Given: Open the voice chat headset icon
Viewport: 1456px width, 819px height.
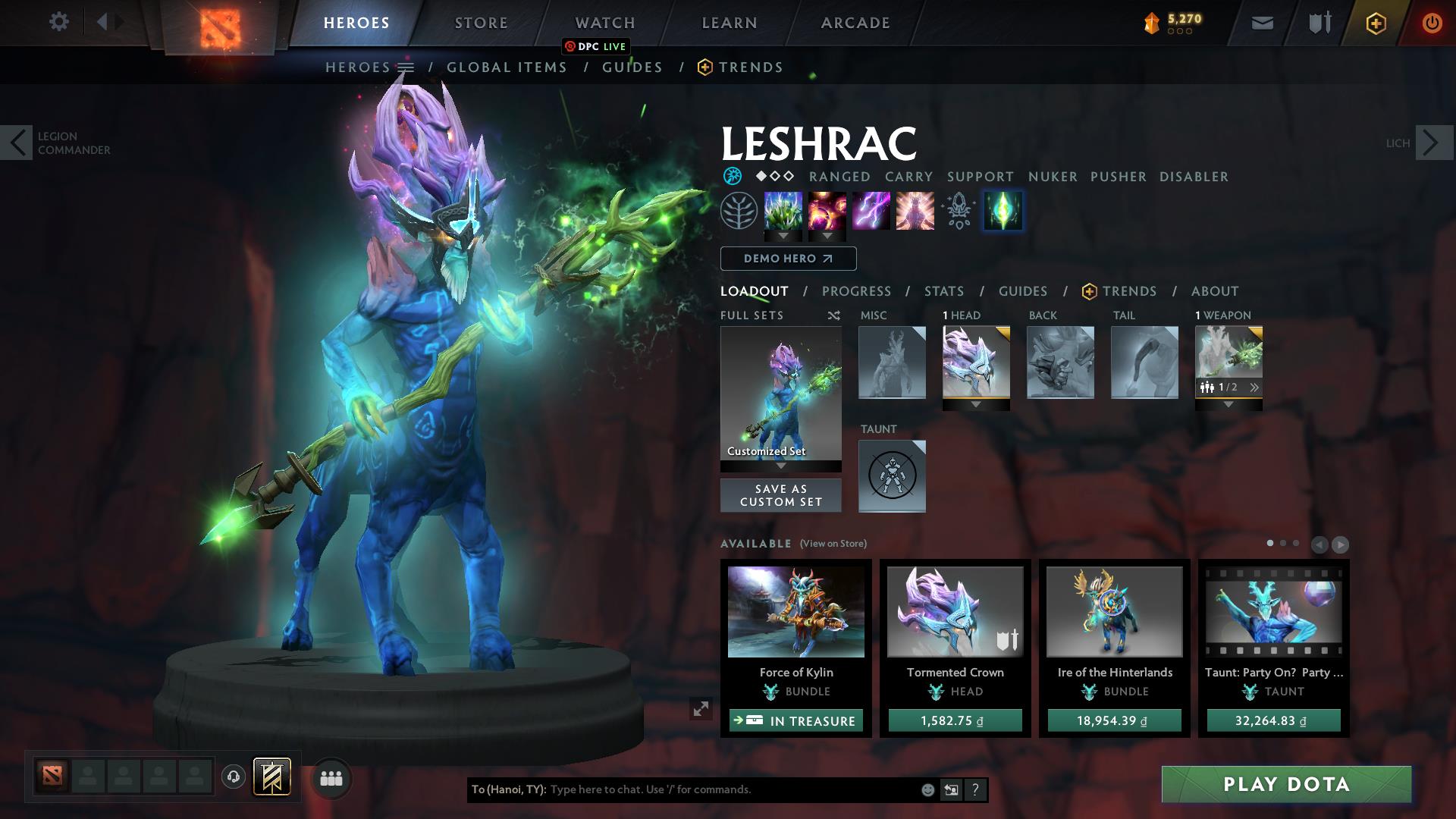Looking at the screenshot, I should 233,777.
